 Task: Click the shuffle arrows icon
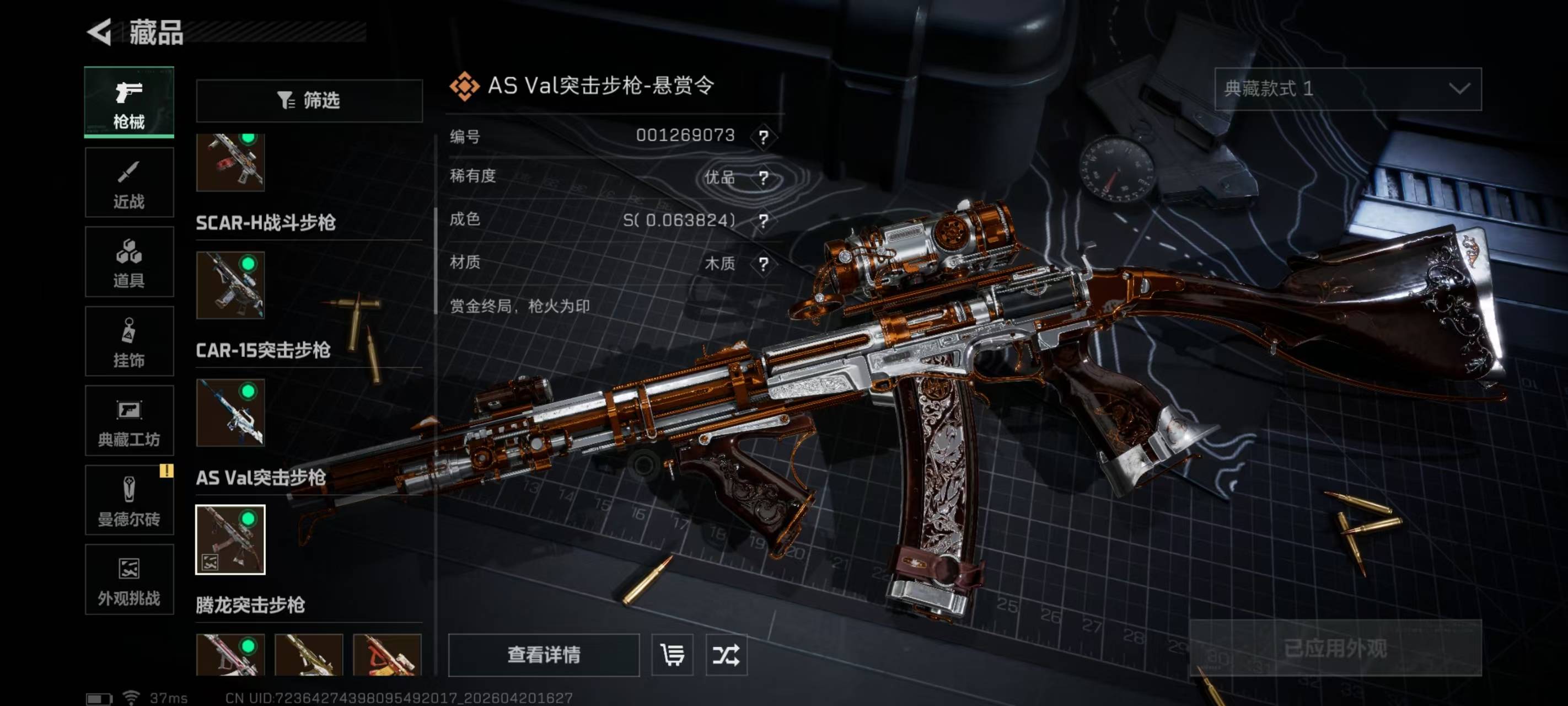tap(726, 655)
